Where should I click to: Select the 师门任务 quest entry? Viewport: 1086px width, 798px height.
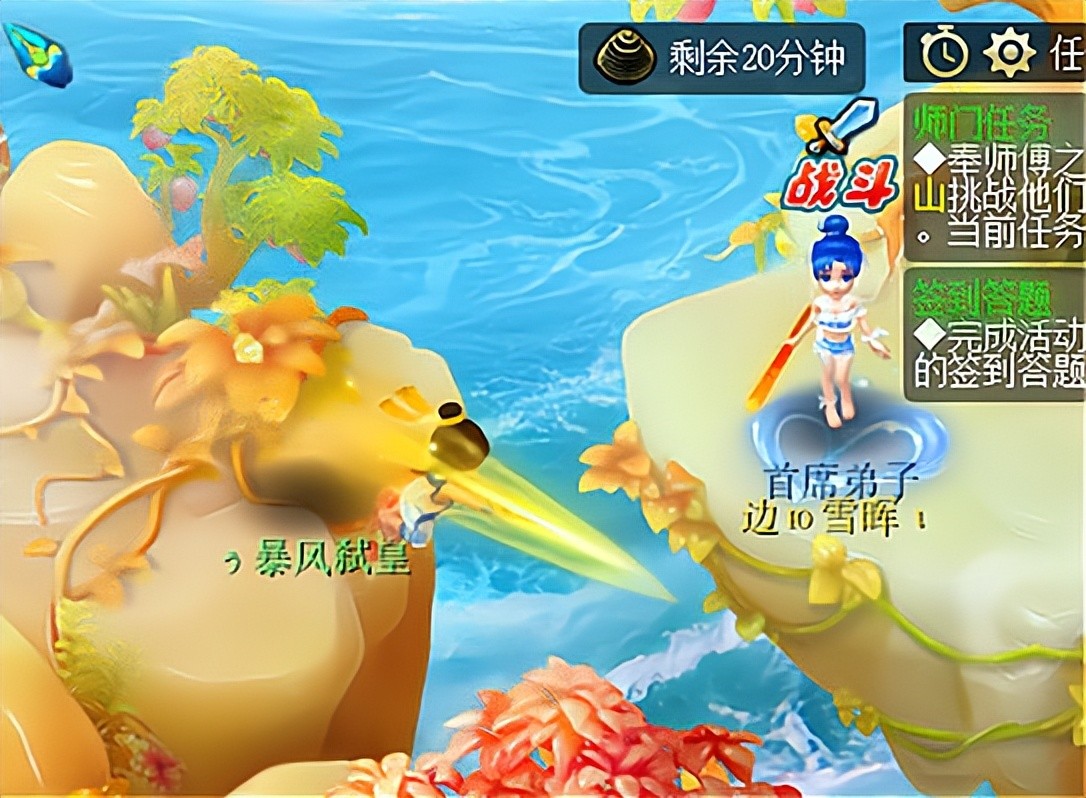(x=995, y=178)
